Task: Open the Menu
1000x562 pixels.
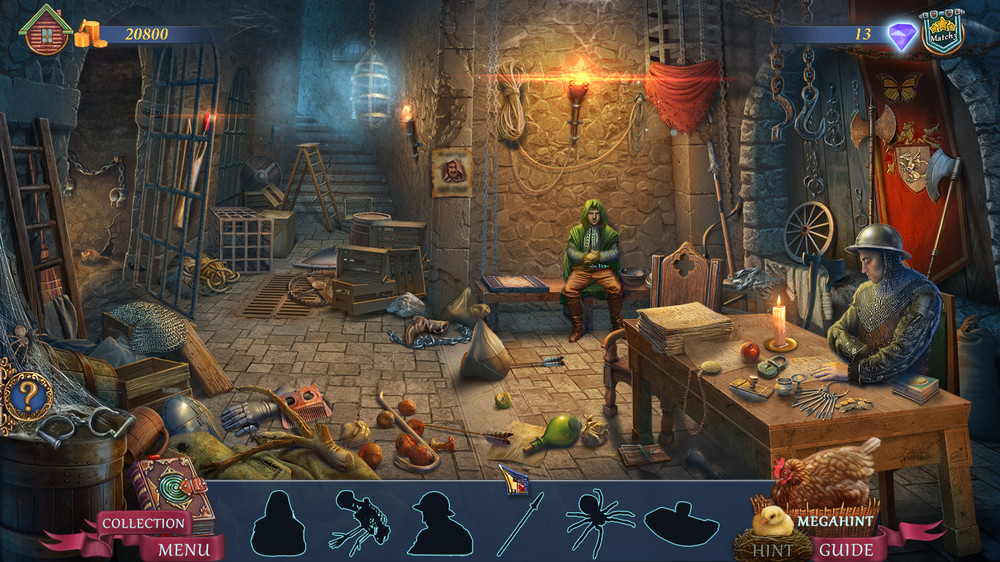Action: click(184, 549)
